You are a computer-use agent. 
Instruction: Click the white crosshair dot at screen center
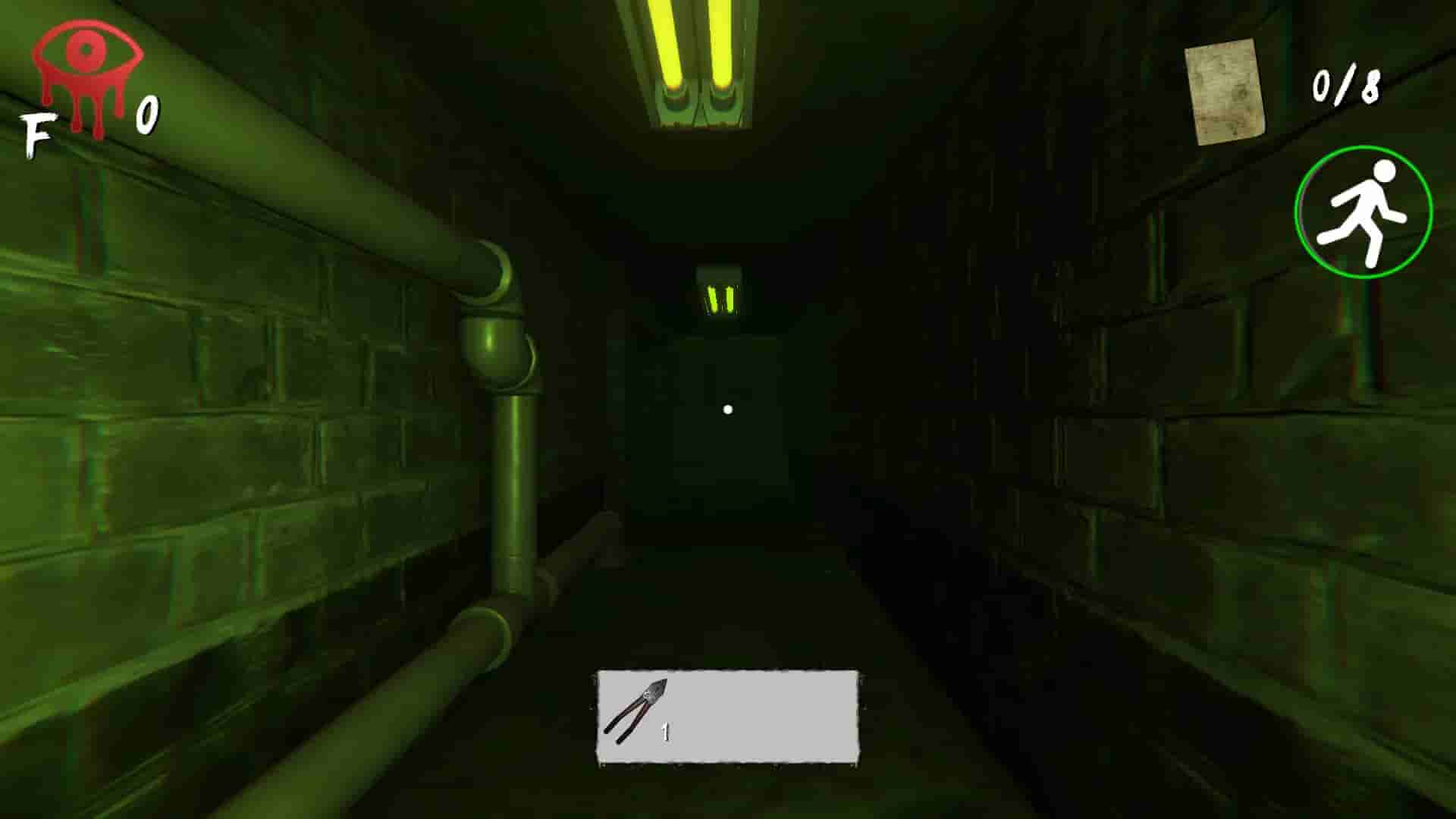(729, 408)
